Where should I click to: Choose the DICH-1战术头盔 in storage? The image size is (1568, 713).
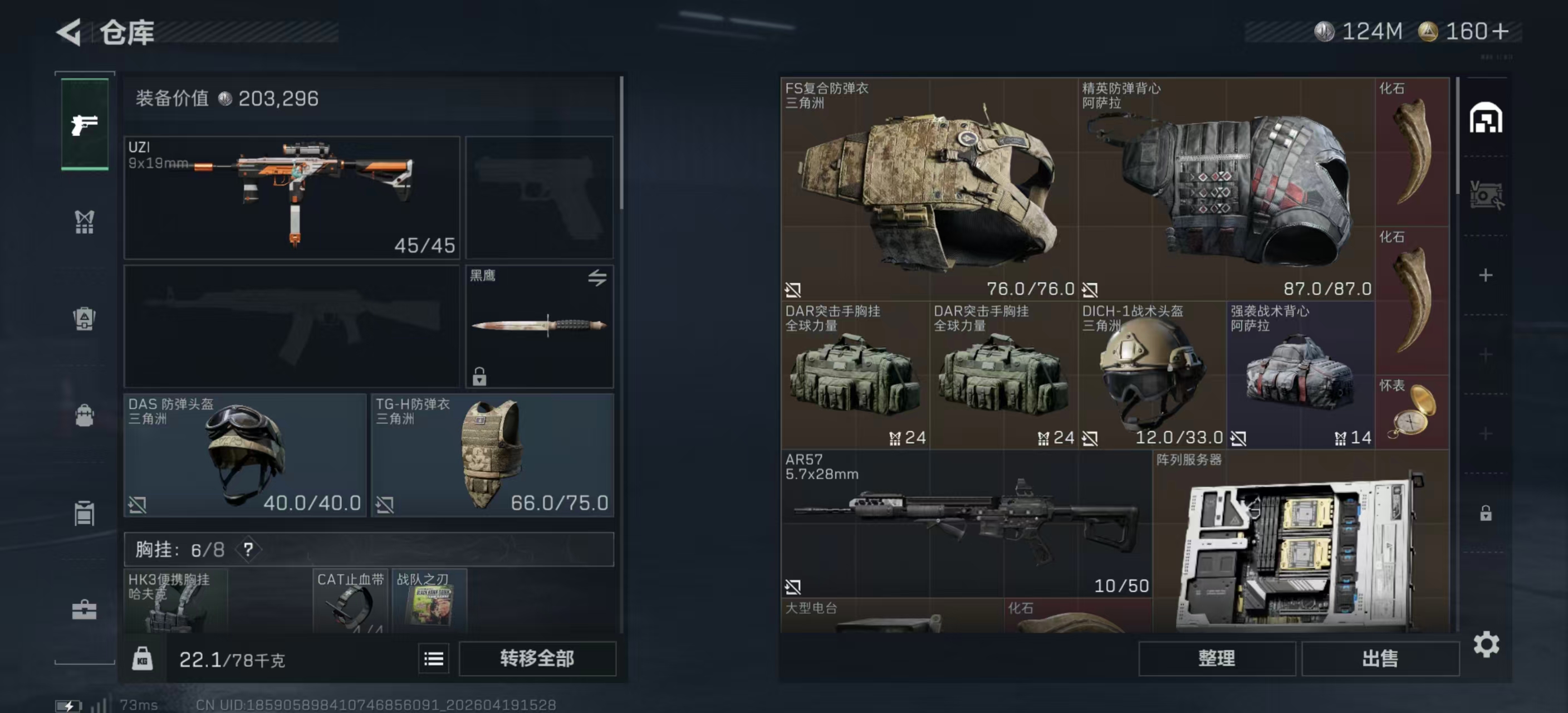tap(1152, 375)
